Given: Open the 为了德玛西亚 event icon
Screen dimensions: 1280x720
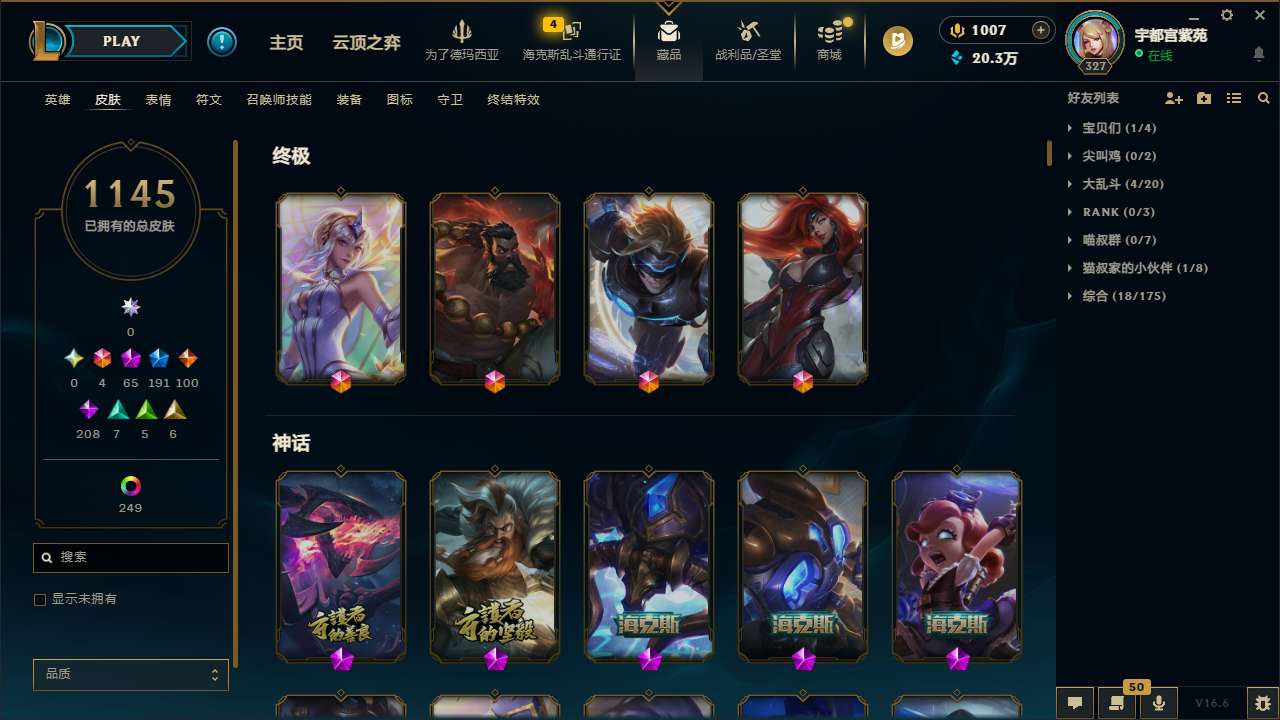Looking at the screenshot, I should 462,40.
